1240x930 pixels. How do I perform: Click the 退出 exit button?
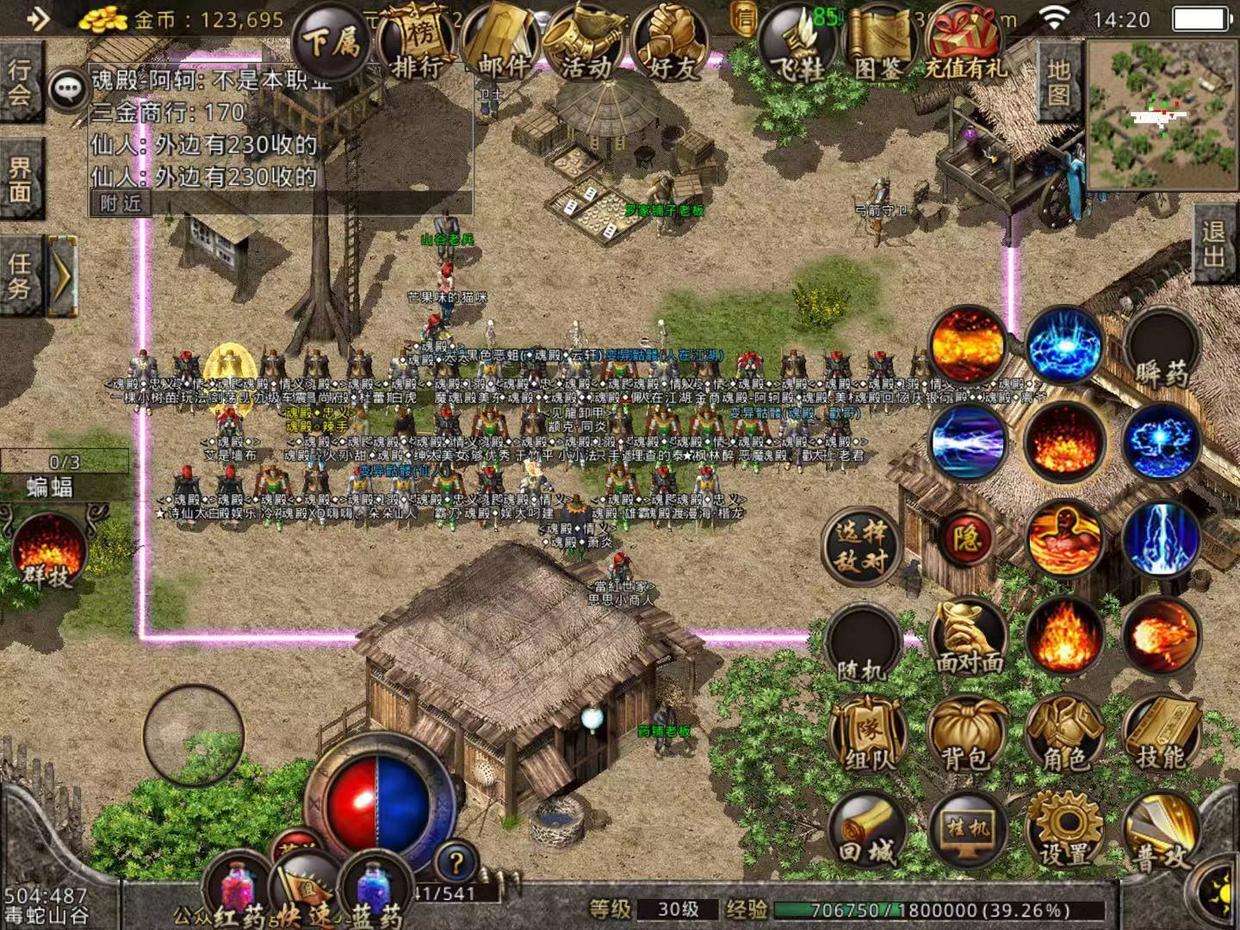(1215, 243)
